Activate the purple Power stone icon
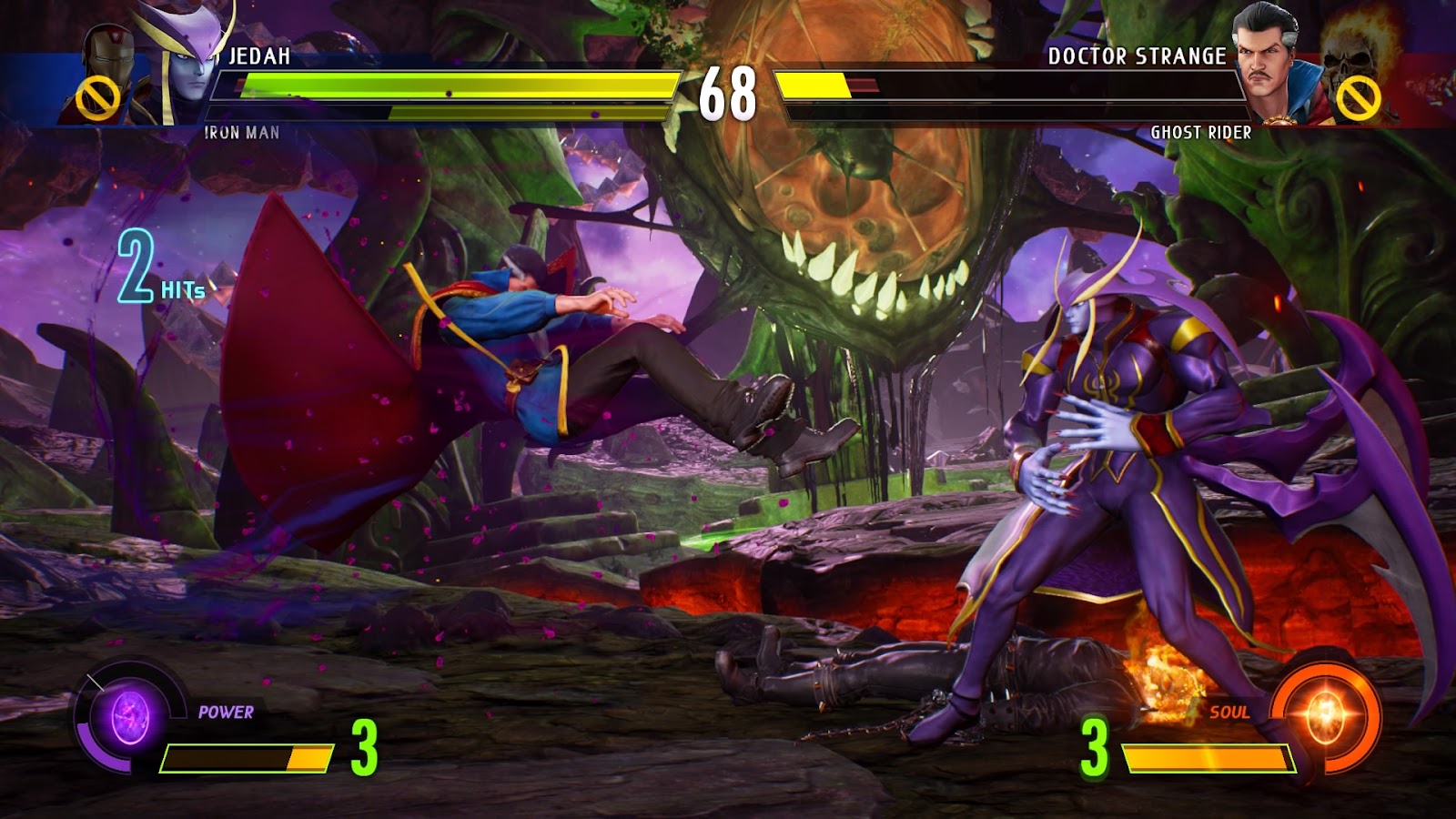 (x=129, y=716)
